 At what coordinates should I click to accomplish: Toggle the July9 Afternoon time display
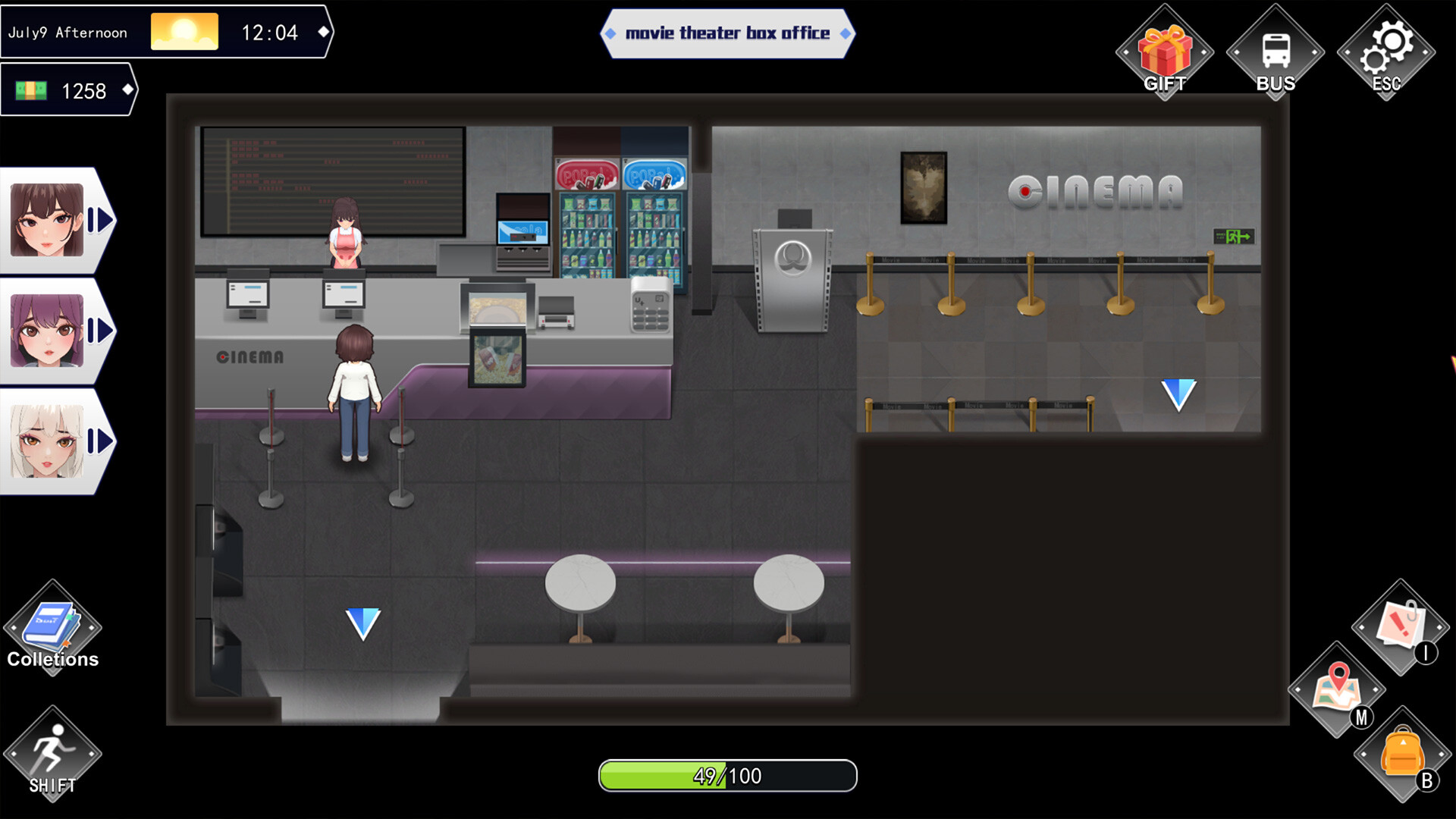coord(68,32)
